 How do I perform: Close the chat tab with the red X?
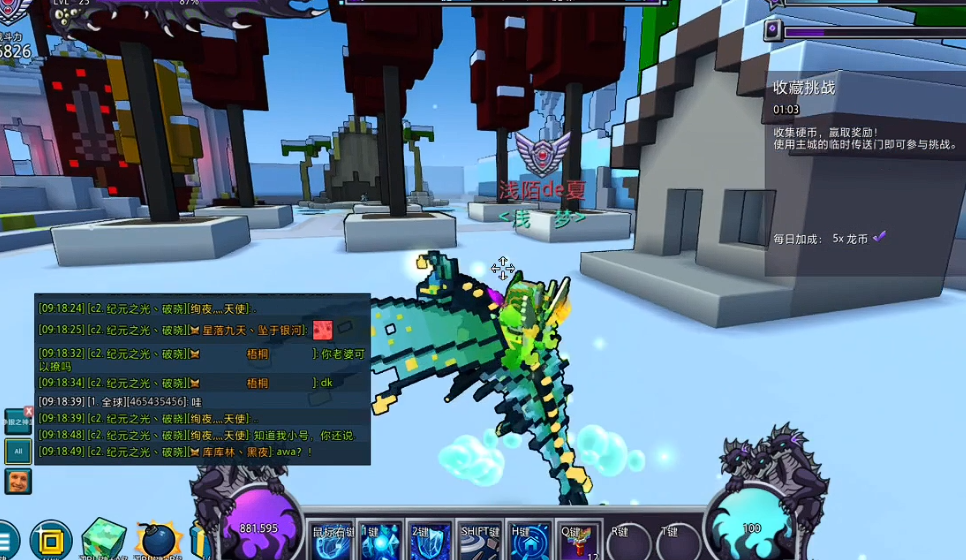(29, 411)
